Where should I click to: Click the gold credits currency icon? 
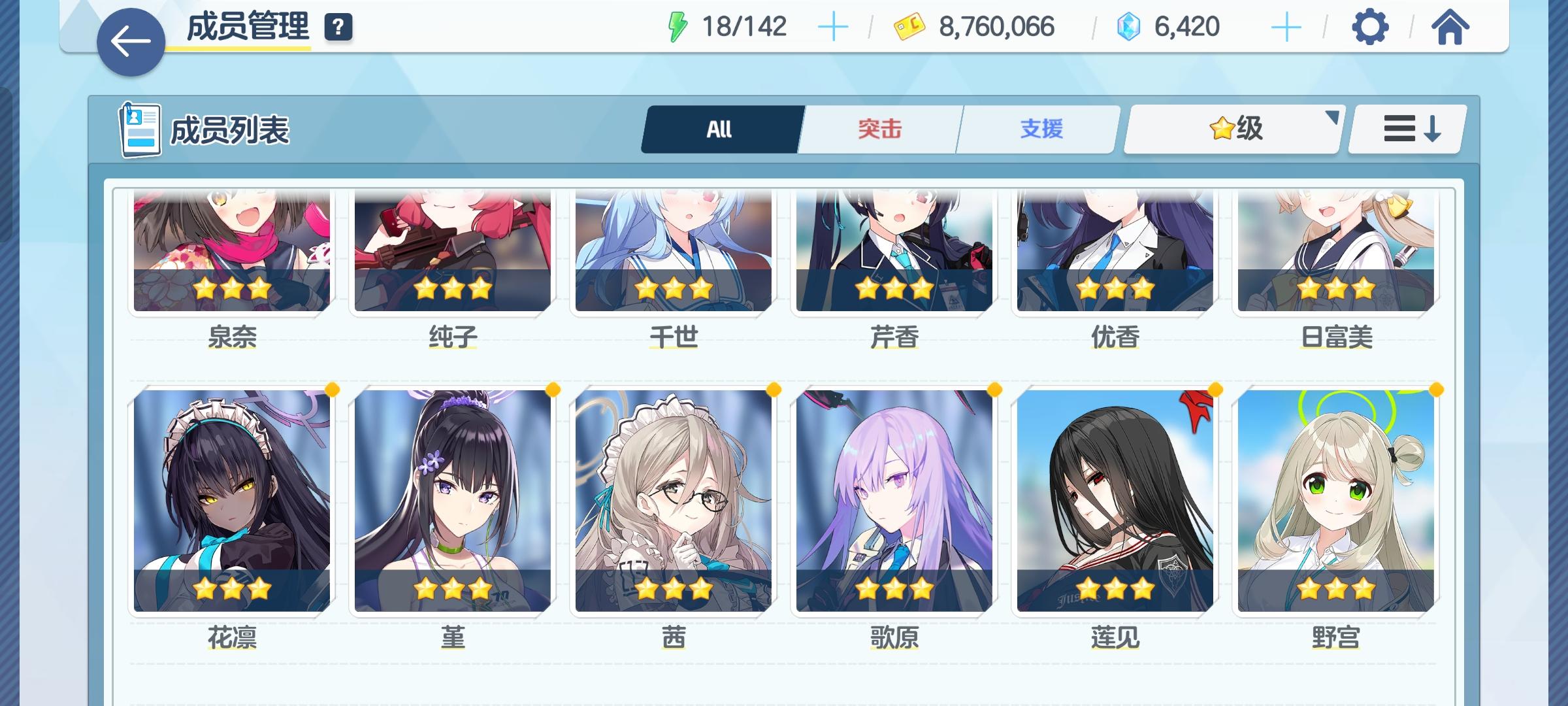(x=908, y=26)
